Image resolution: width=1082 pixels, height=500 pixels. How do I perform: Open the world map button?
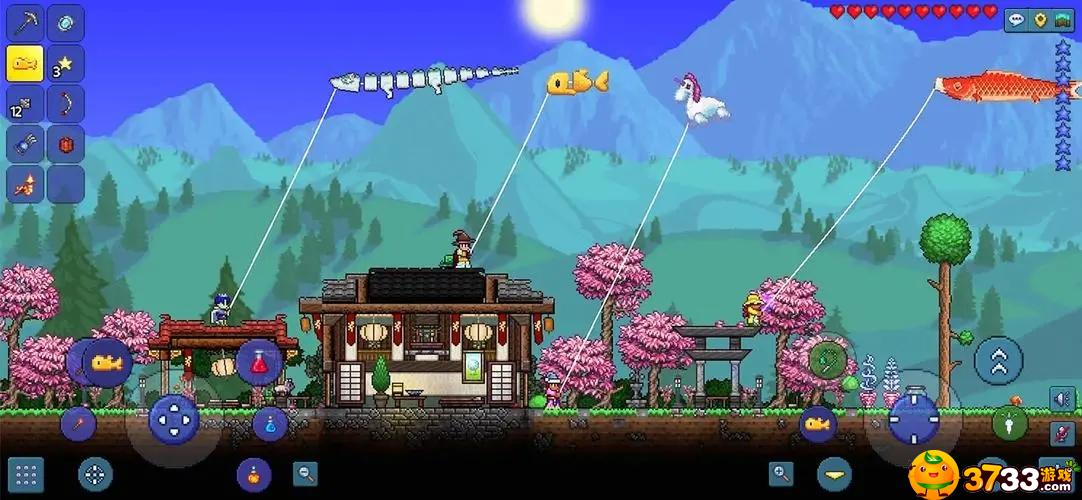1065,20
